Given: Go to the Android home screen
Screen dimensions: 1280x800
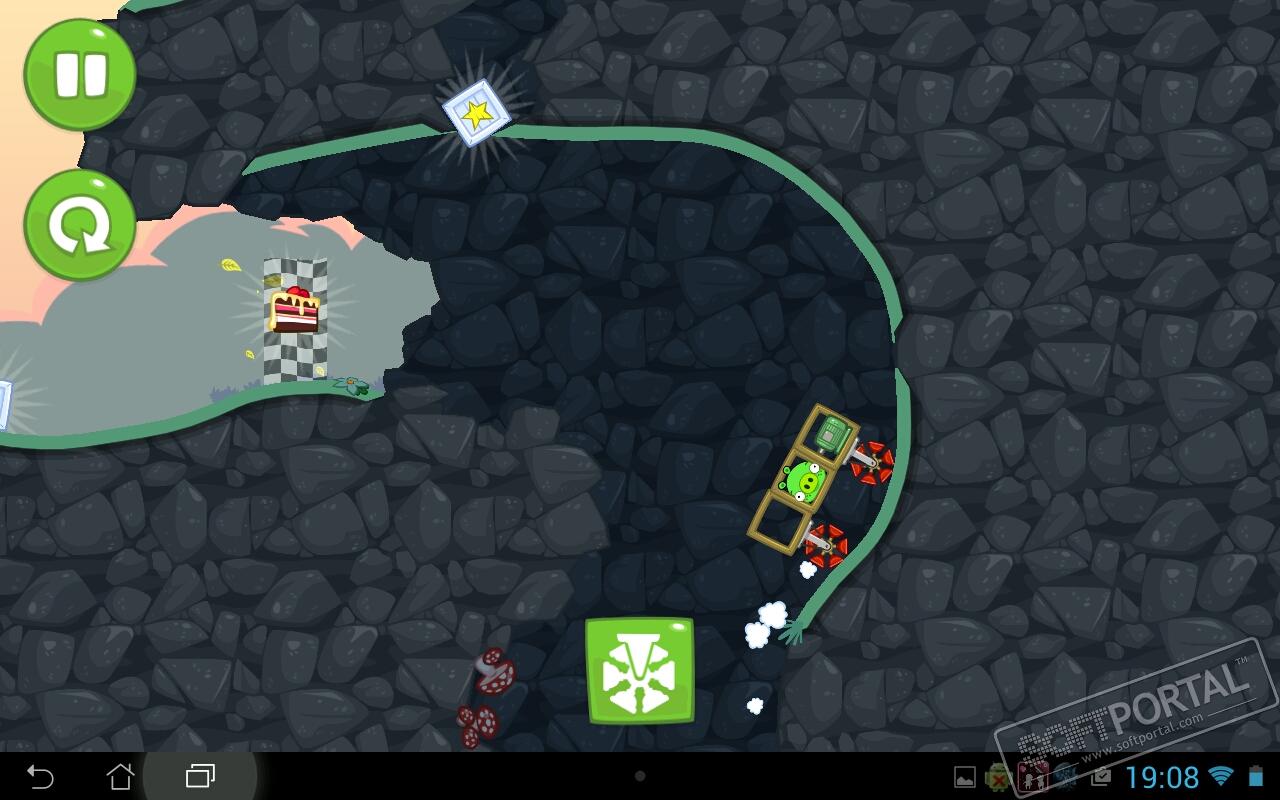Looking at the screenshot, I should (x=120, y=776).
